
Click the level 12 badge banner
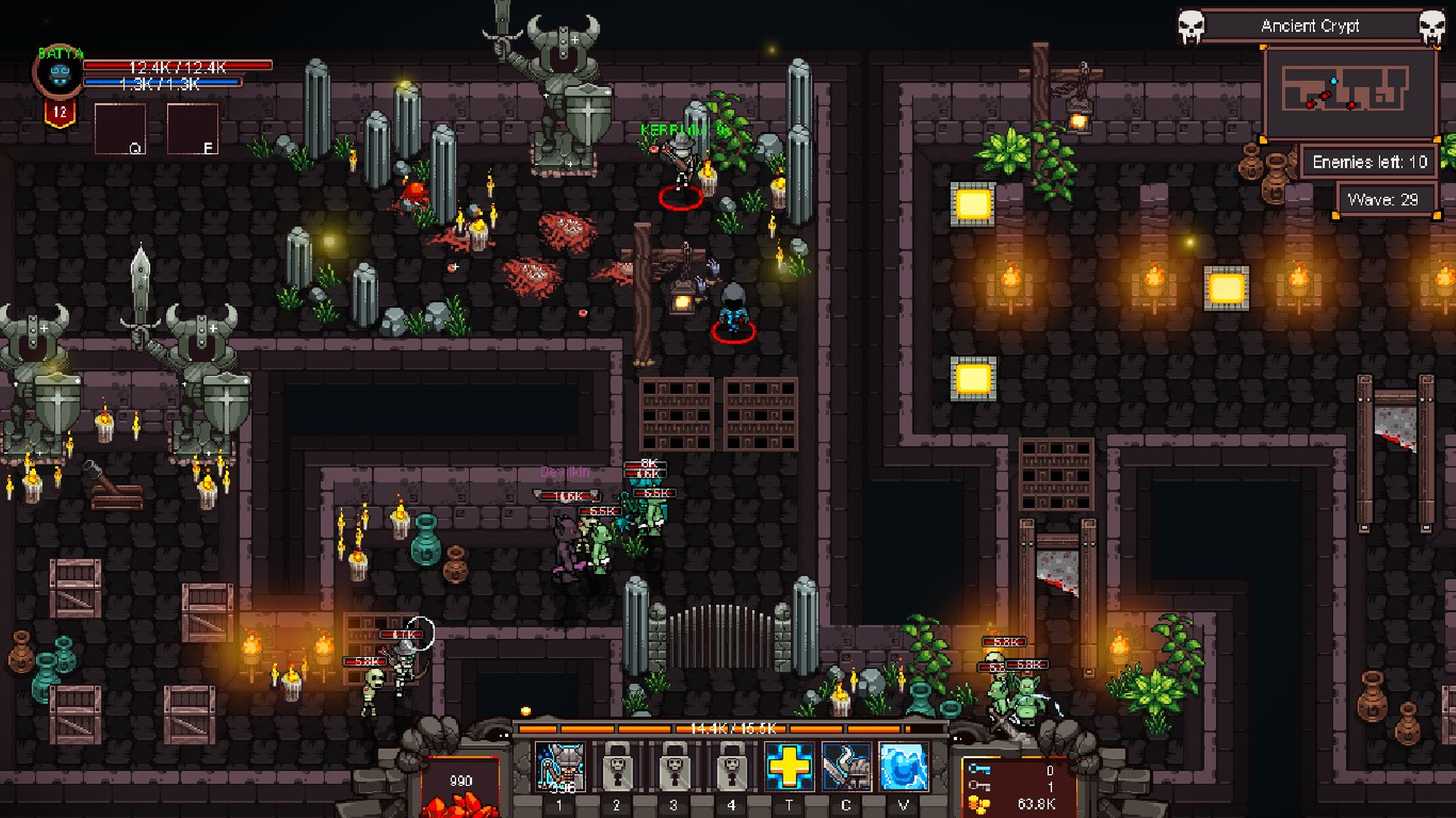point(61,114)
